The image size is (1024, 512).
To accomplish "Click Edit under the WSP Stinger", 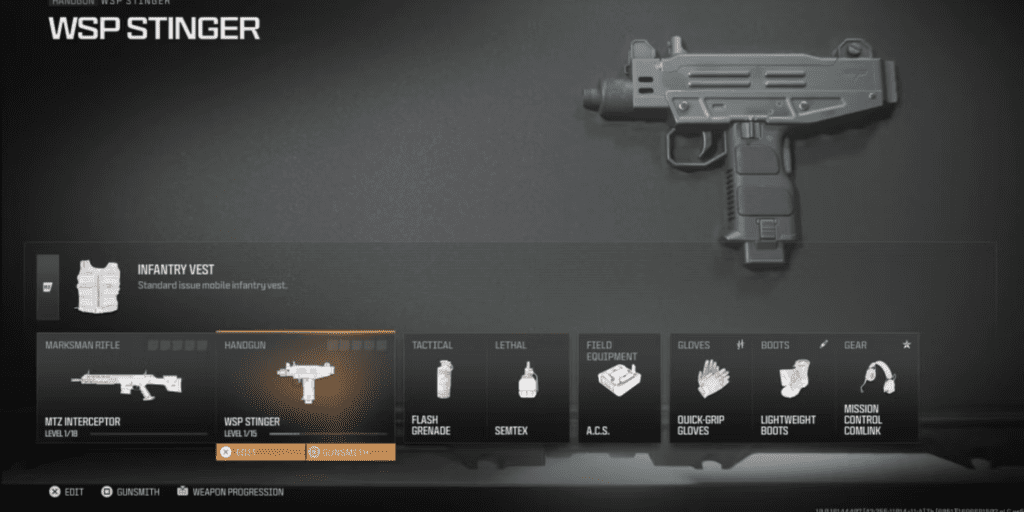I will (x=260, y=452).
